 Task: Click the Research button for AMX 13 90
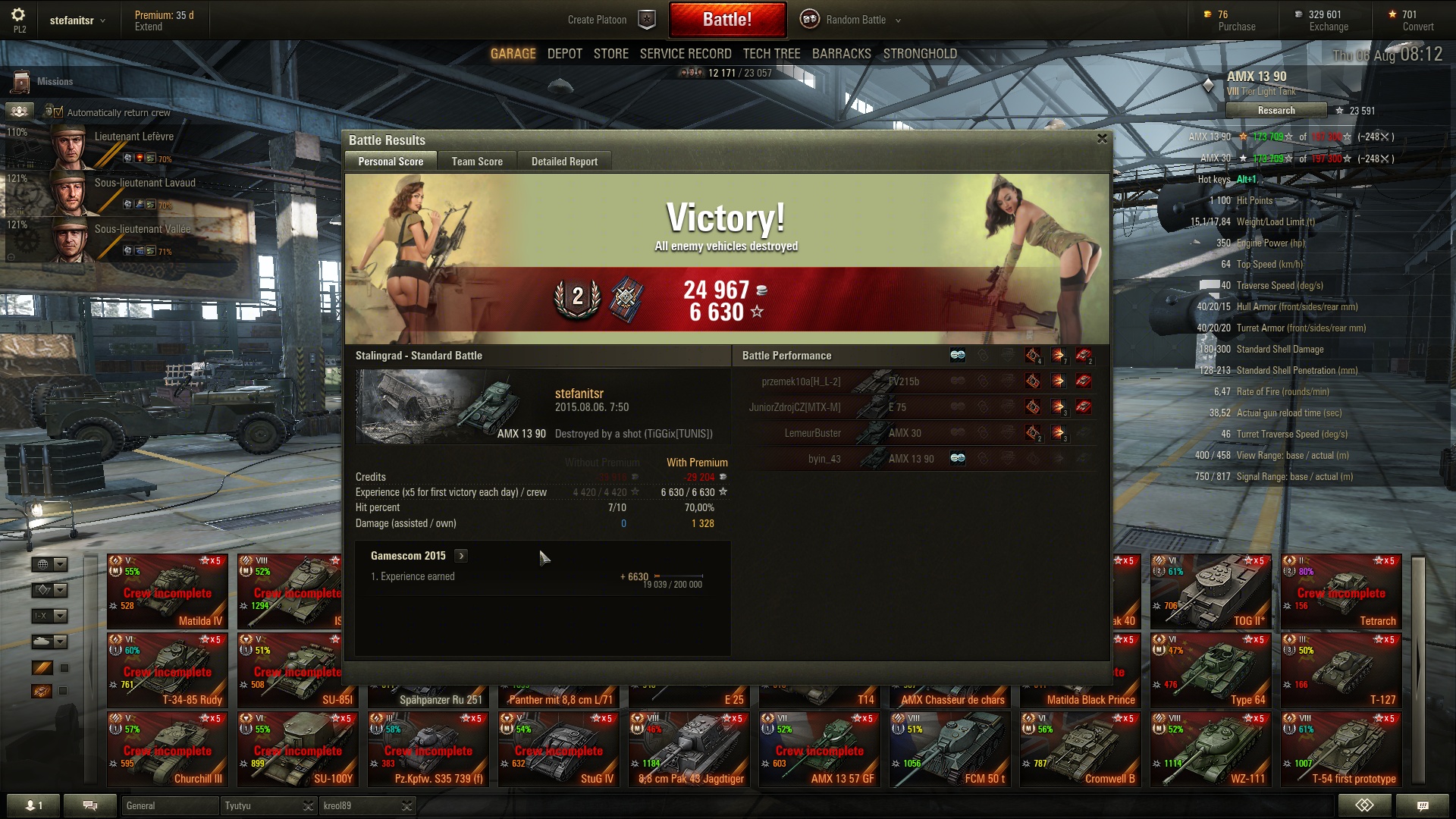(1276, 111)
